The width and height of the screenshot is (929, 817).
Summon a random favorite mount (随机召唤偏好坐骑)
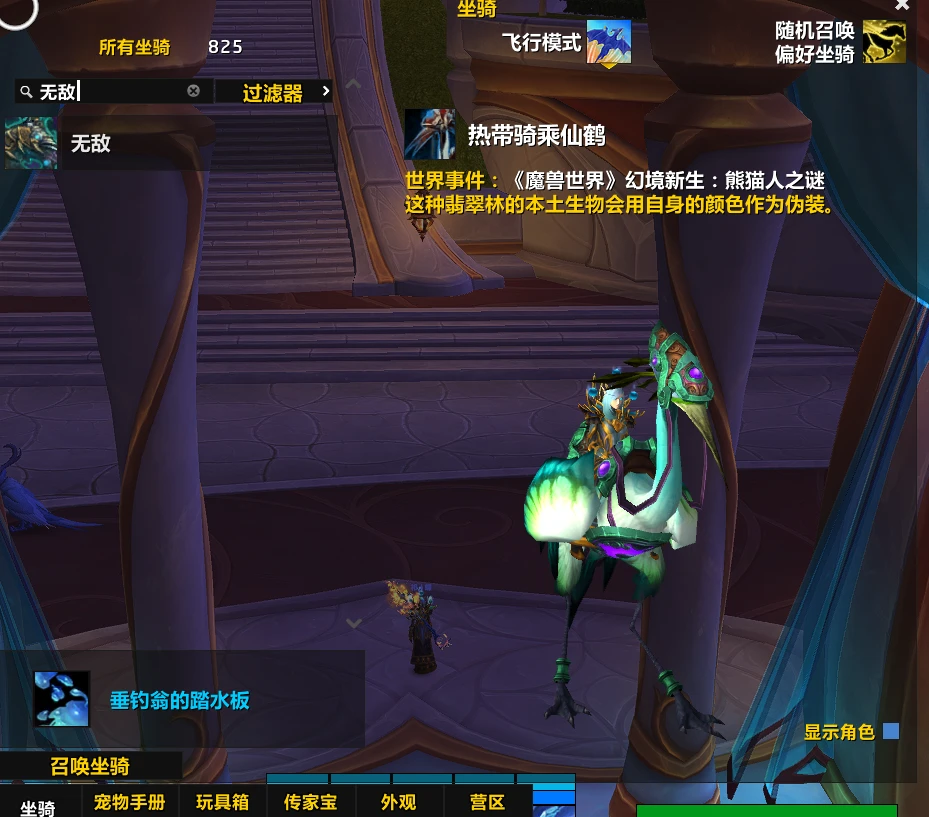884,43
